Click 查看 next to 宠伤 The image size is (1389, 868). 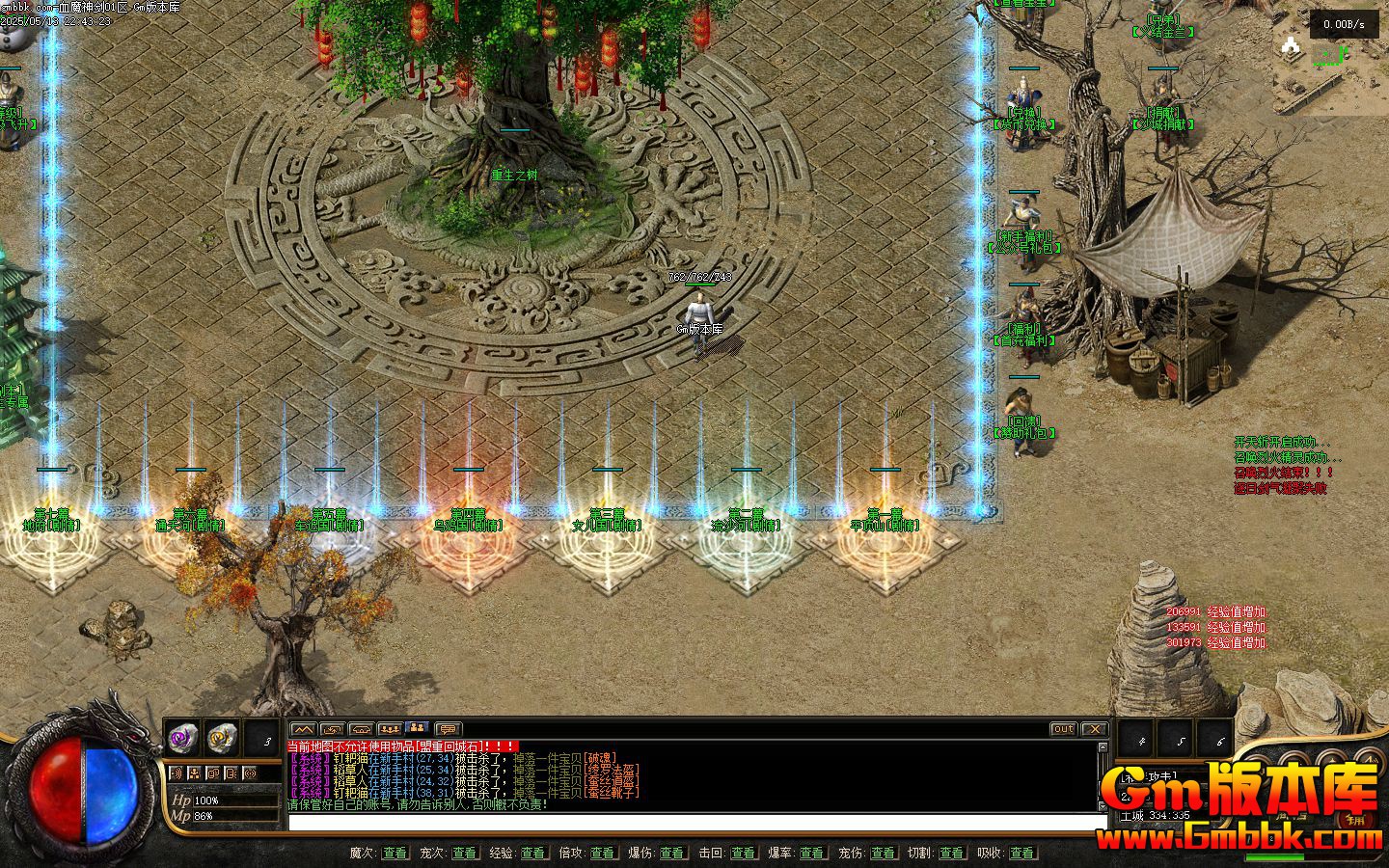click(x=882, y=853)
